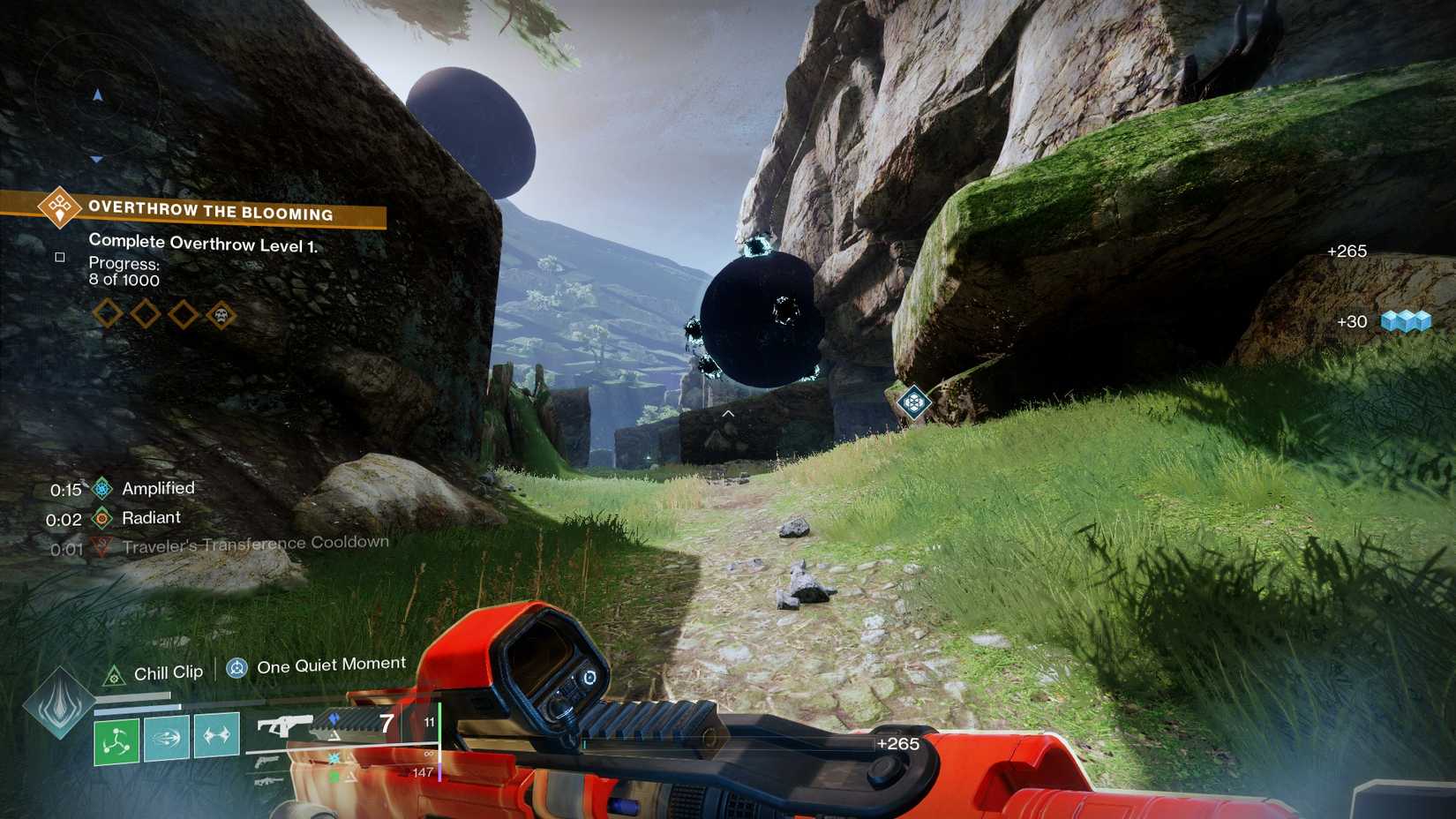Viewport: 1456px width, 819px height.
Task: Click the Chill Clip perk icon
Action: [x=113, y=671]
